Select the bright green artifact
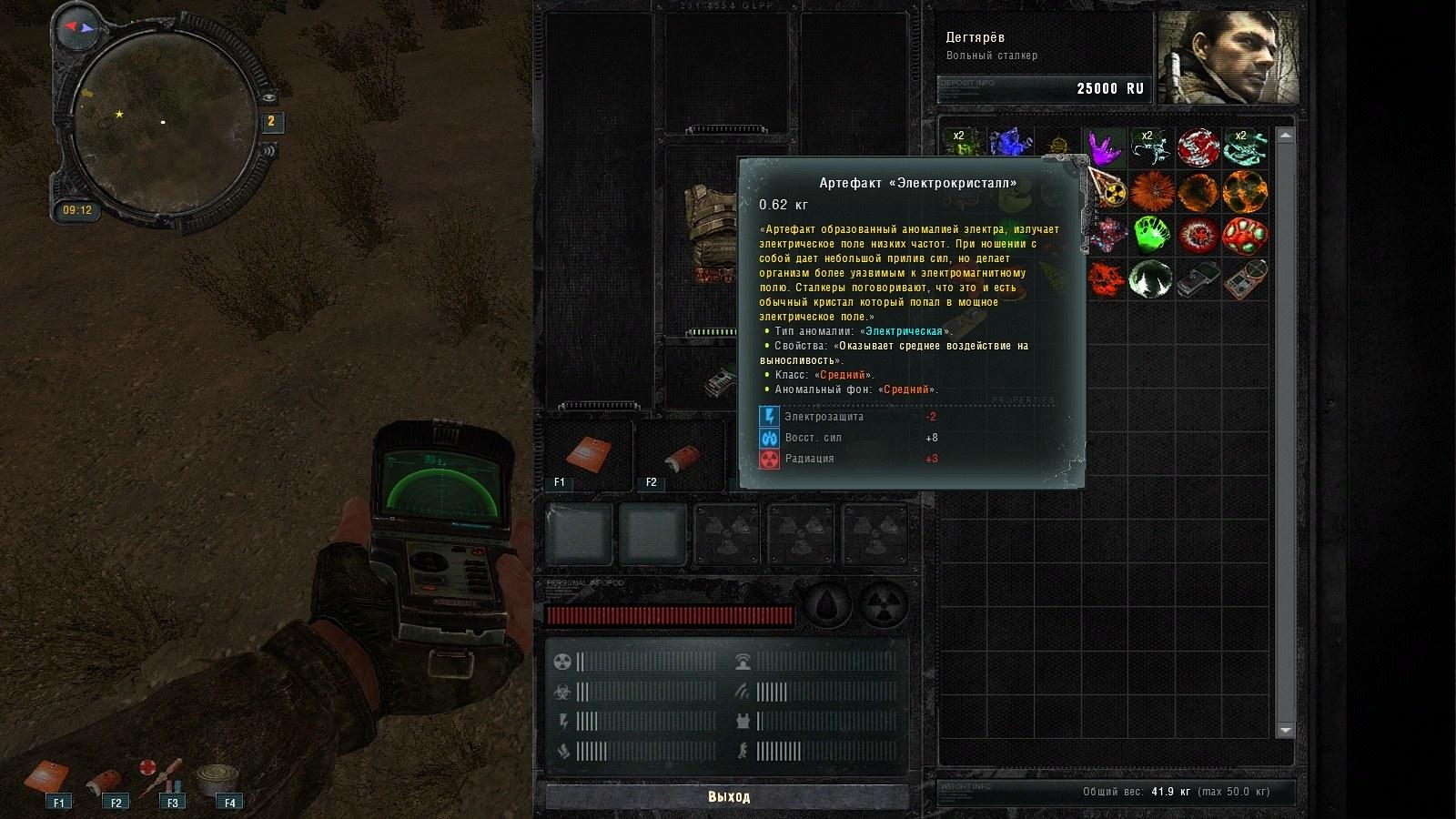Screen dimensions: 1456x819 [1151, 236]
